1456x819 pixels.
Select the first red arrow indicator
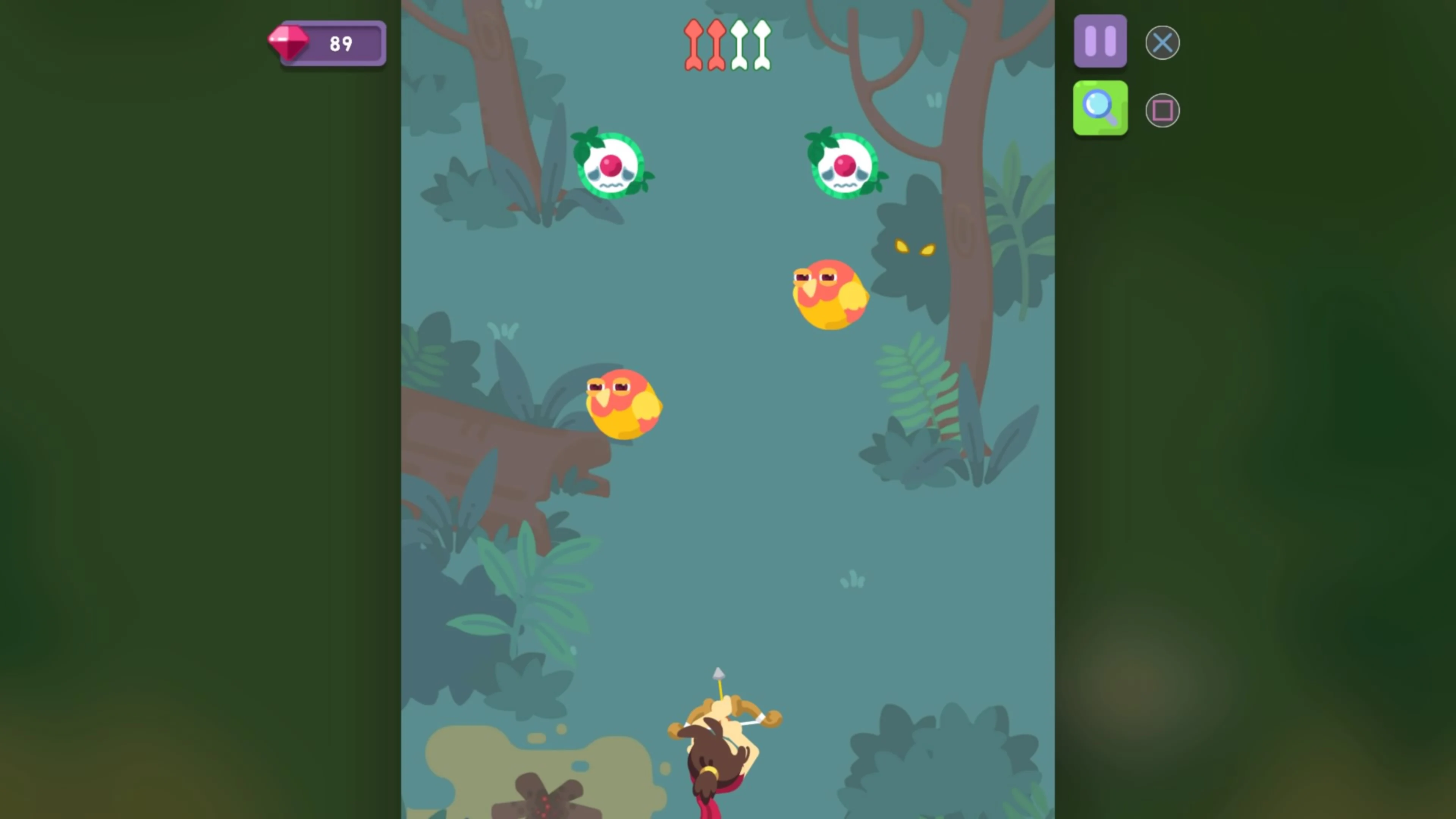click(694, 44)
